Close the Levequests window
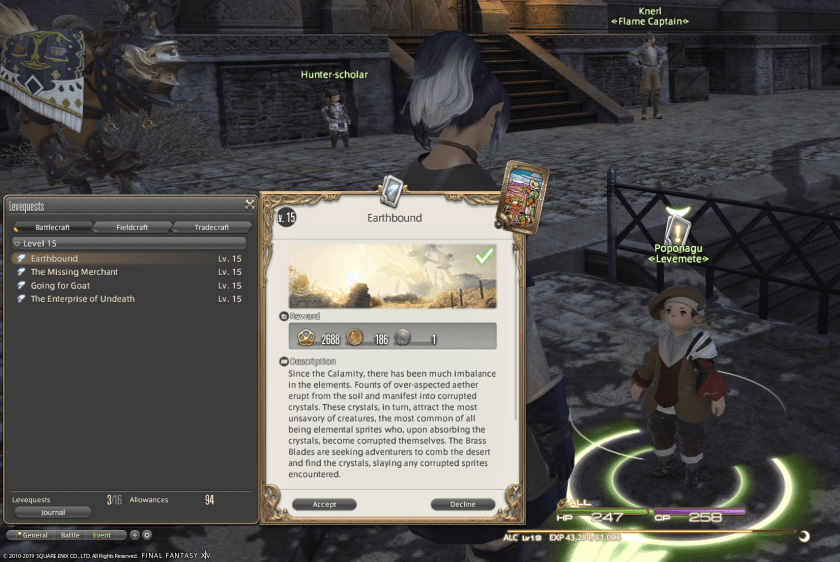 [x=249, y=204]
